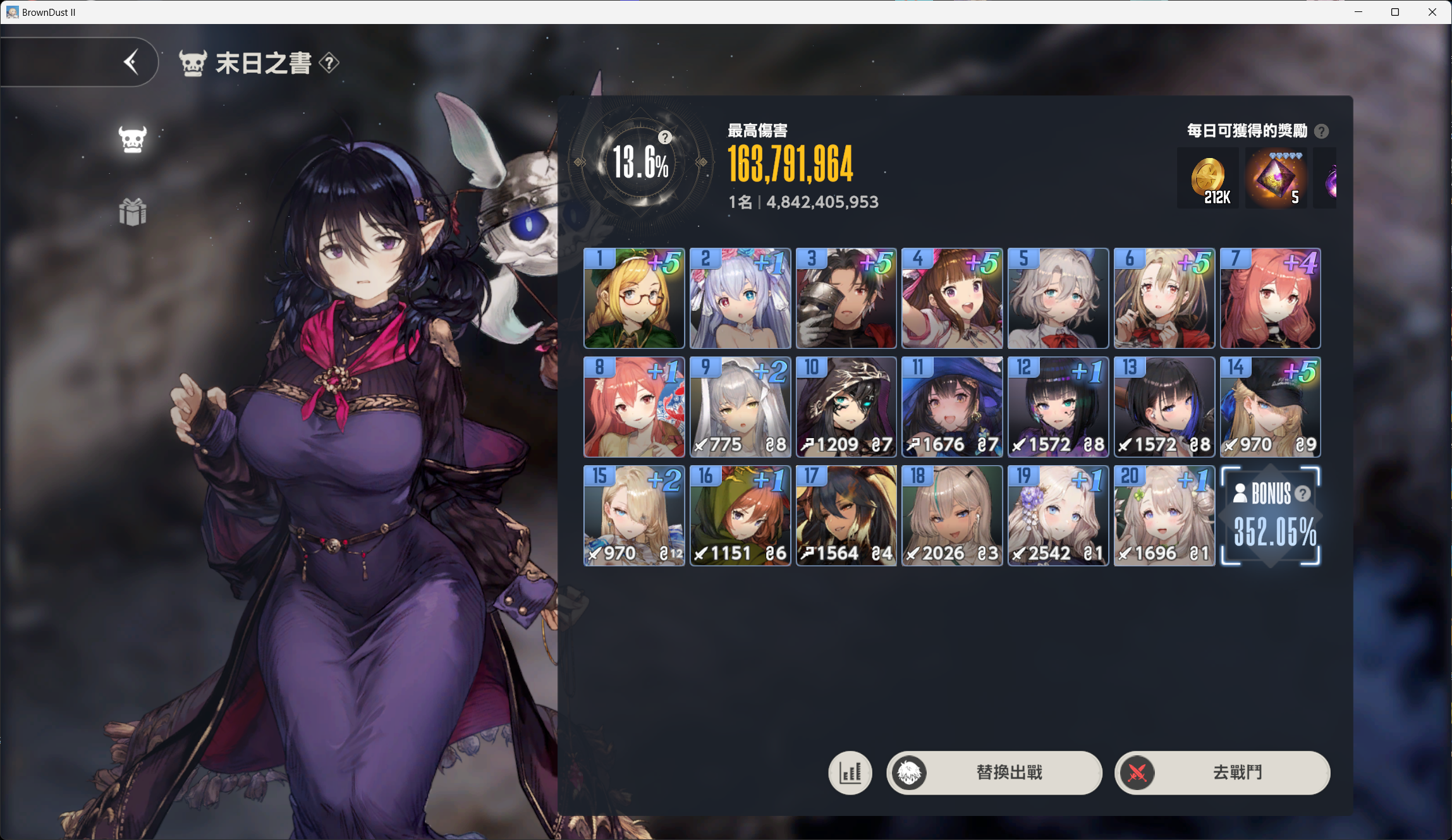Click the 替換出戰 swap lineup button
The height and width of the screenshot is (840, 1452).
(994, 772)
